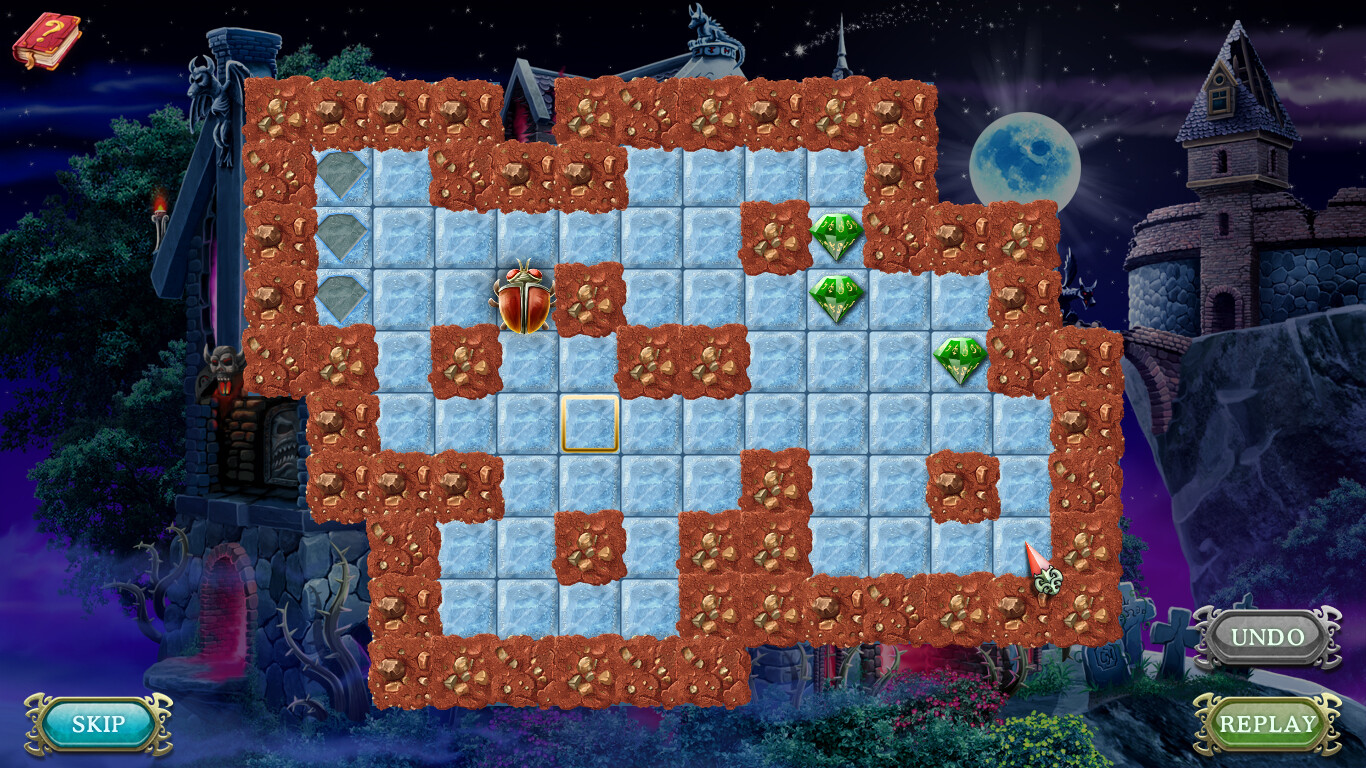Click the dirt tile right of the beetle

[x=586, y=298]
